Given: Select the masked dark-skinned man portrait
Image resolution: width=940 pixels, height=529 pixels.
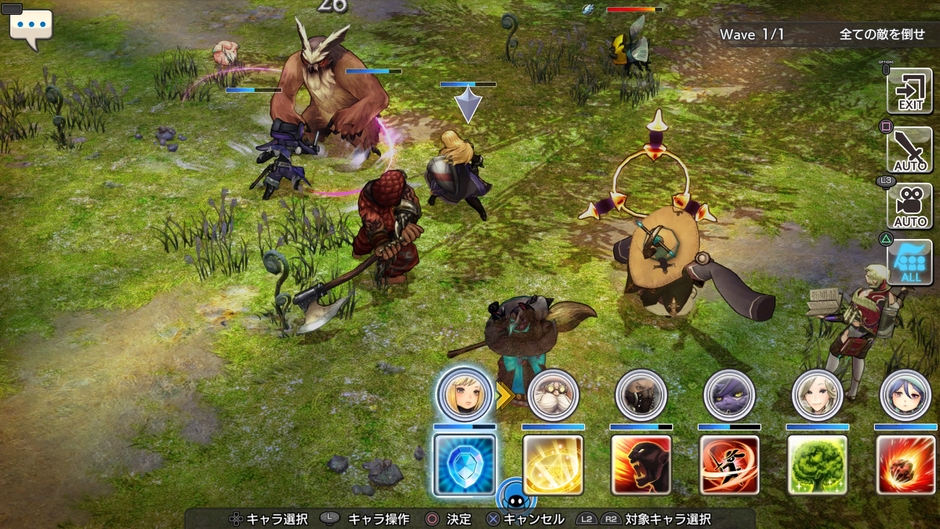Looking at the screenshot, I should coord(640,394).
